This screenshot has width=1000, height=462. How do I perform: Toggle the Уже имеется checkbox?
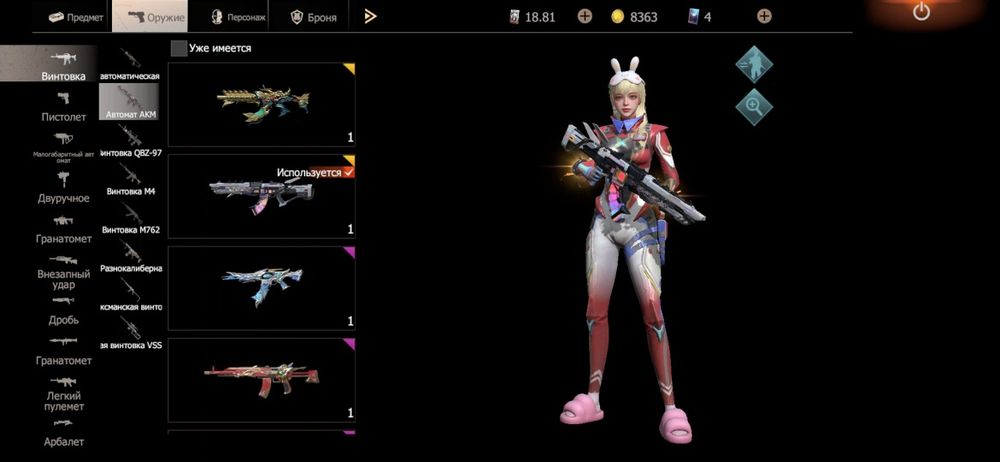pyautogui.click(x=179, y=48)
